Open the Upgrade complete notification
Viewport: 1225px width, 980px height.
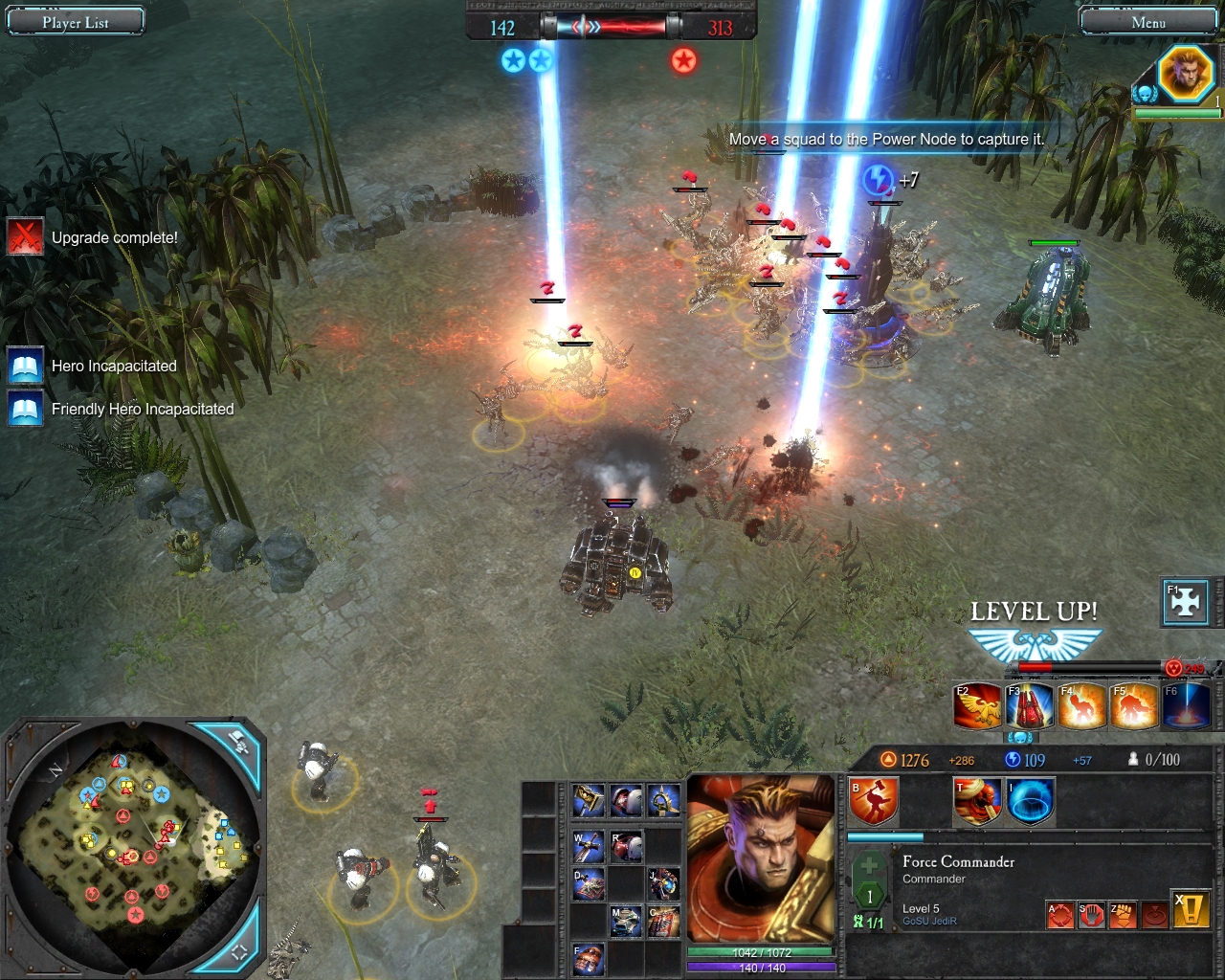(25, 237)
